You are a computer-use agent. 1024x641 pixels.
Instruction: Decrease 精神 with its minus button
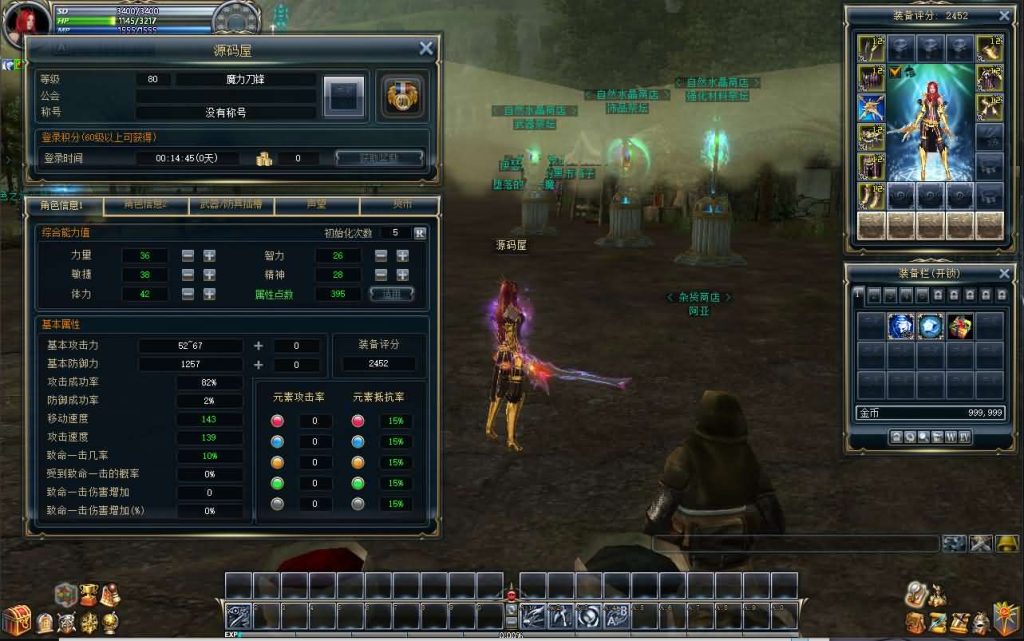tap(381, 275)
